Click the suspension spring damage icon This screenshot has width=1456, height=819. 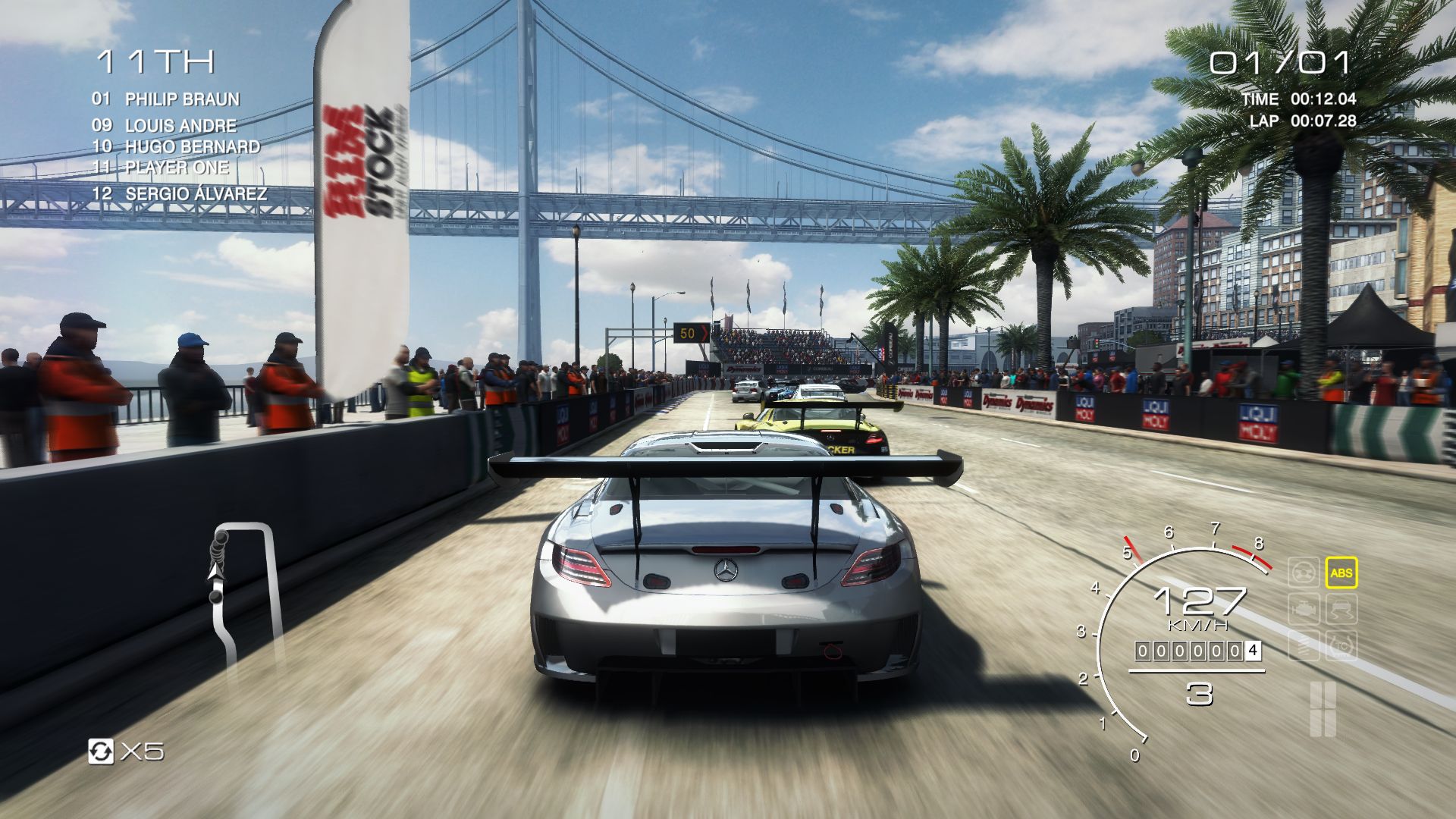coord(1304,646)
